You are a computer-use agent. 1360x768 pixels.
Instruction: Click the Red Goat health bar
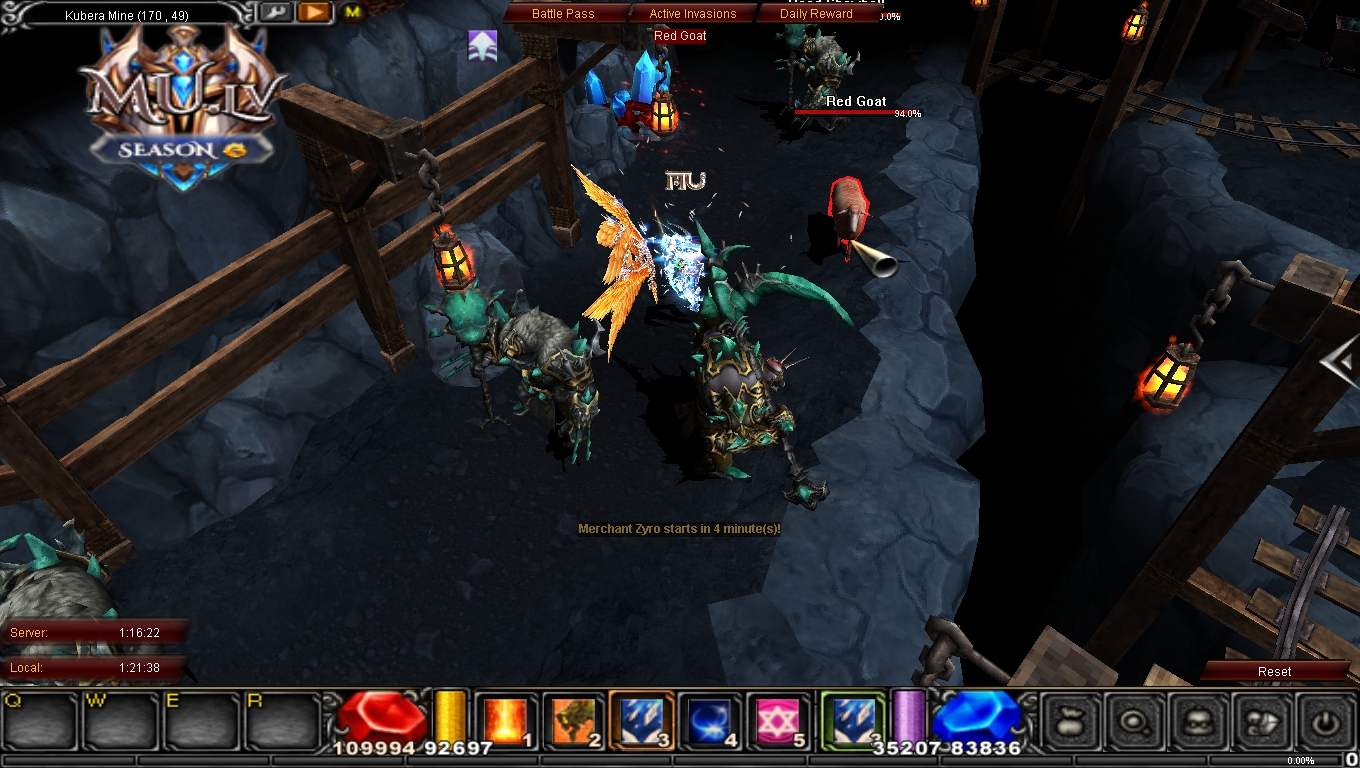[x=843, y=113]
